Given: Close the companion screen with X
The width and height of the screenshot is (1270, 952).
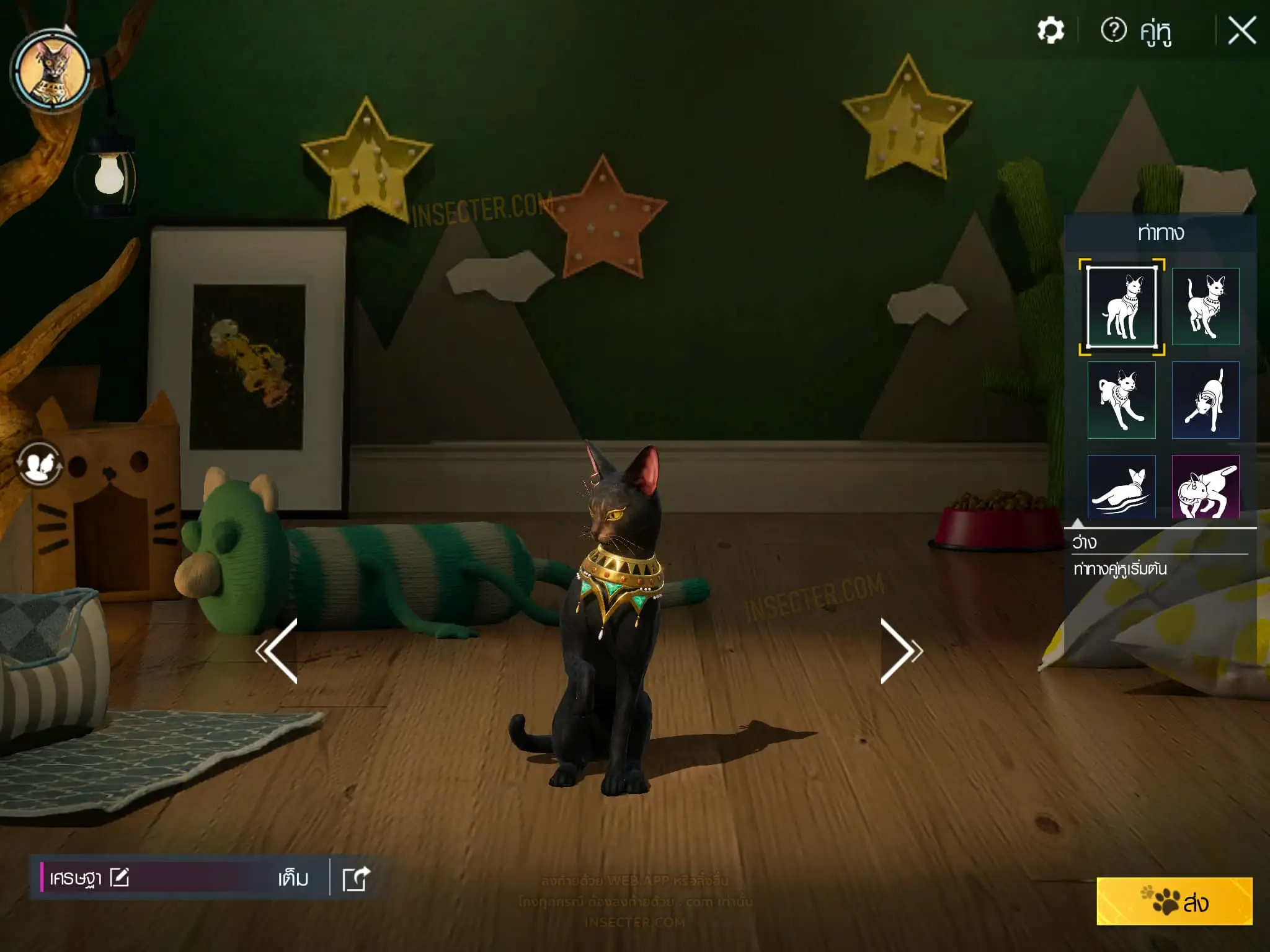Looking at the screenshot, I should (x=1241, y=30).
